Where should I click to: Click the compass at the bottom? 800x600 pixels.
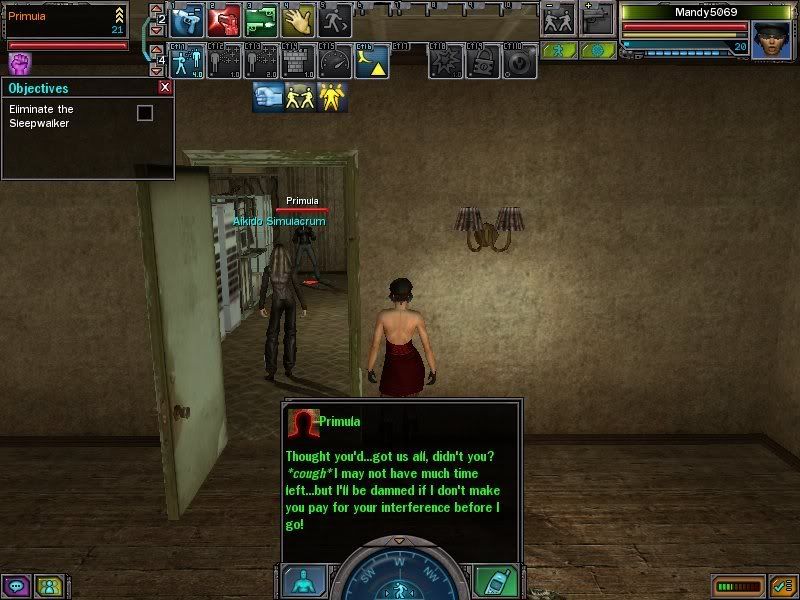pos(400,572)
